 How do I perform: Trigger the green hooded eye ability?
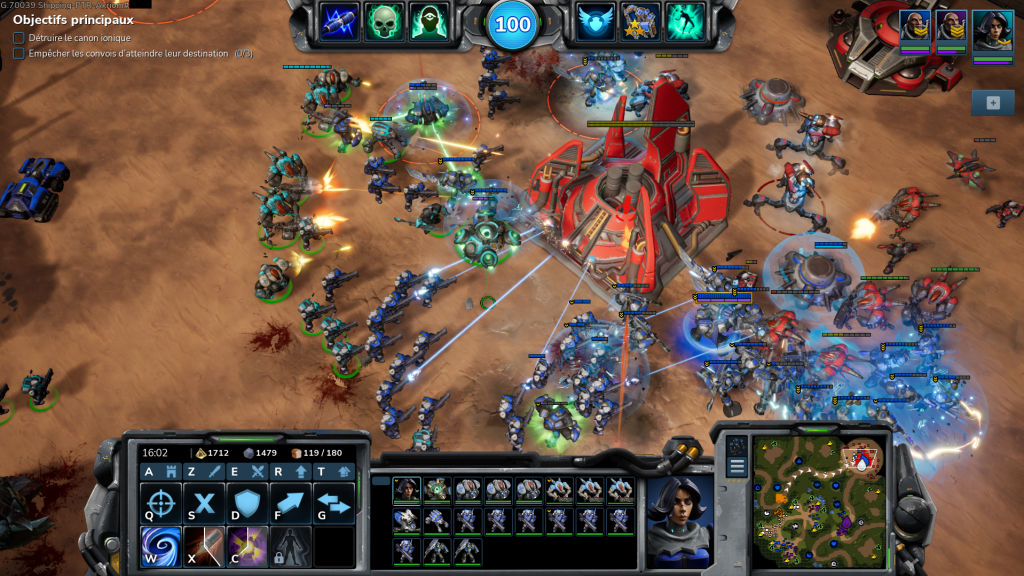pos(427,21)
